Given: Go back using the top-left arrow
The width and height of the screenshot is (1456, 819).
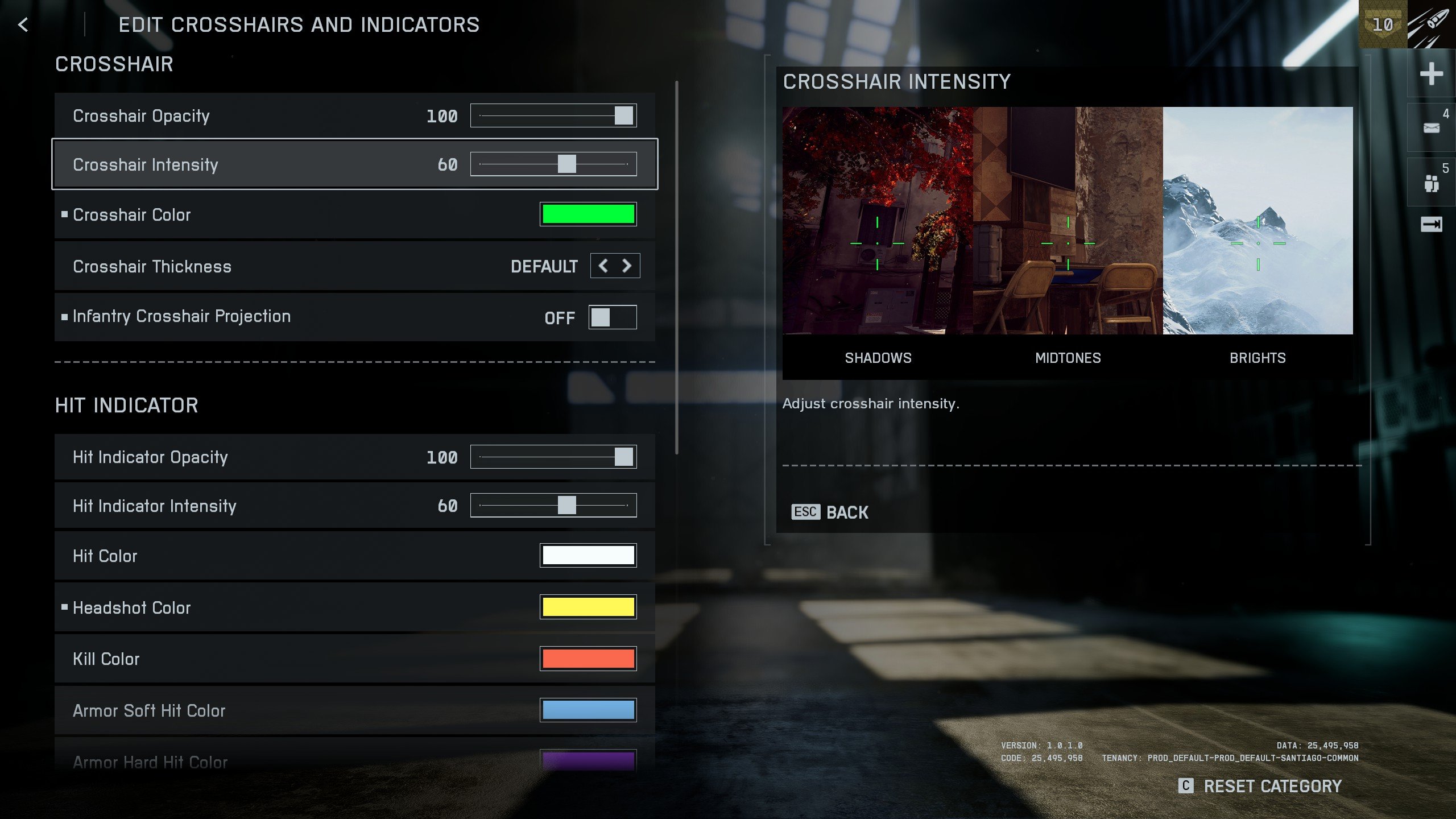Looking at the screenshot, I should coord(23,25).
